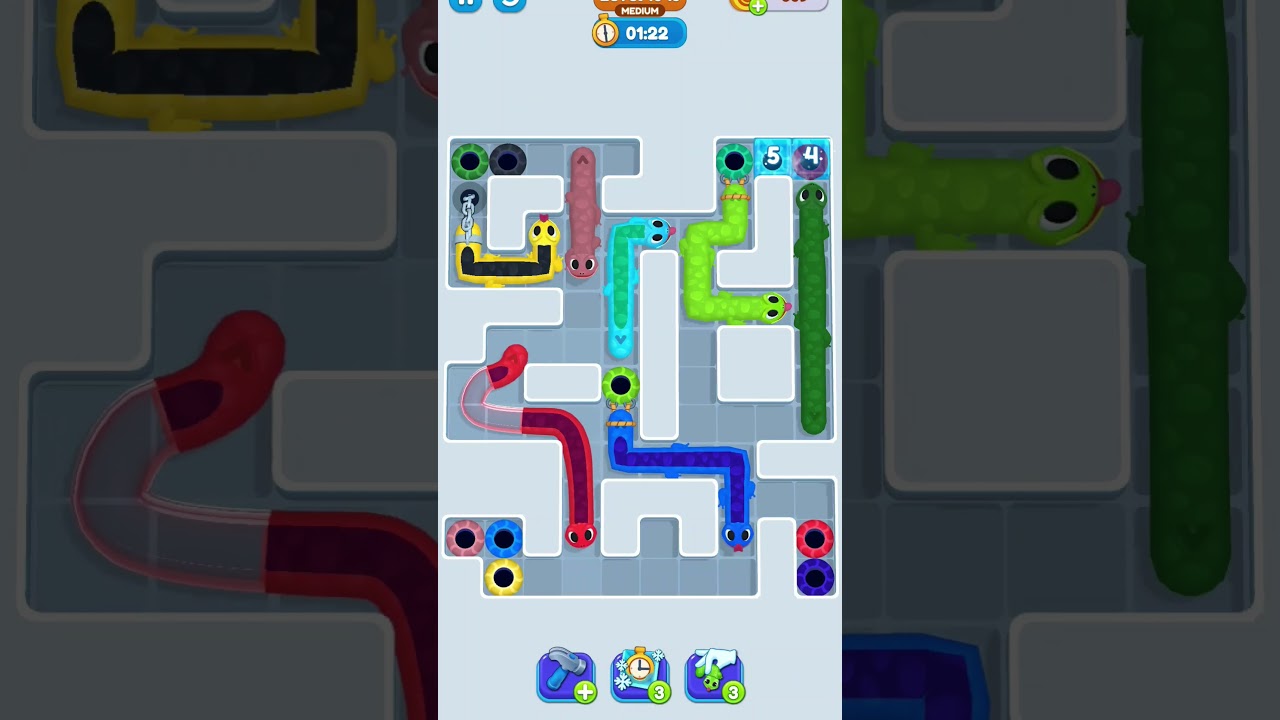Tap the cyan snake's head
Image resolution: width=1280 pixels, height=720 pixels.
[x=656, y=231]
